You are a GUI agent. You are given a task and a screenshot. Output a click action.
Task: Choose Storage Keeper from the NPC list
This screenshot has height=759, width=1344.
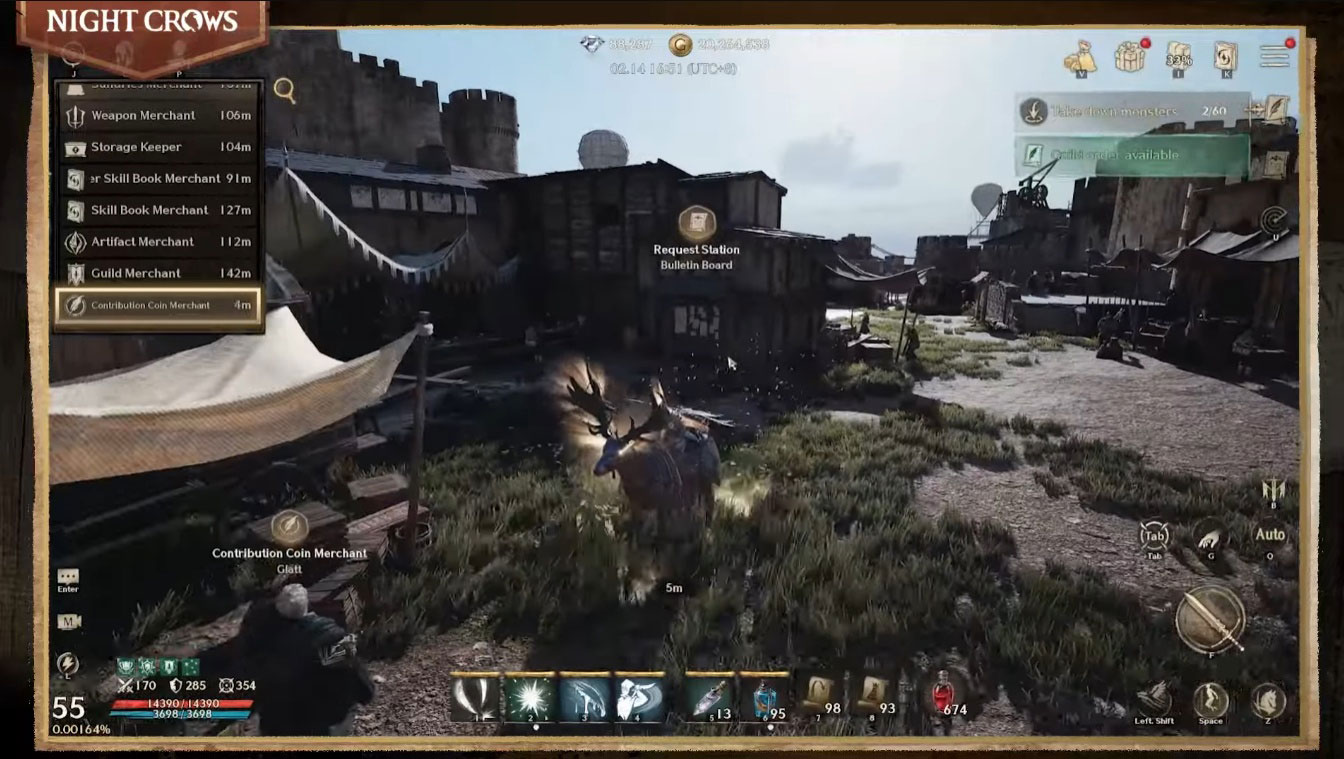coord(159,147)
